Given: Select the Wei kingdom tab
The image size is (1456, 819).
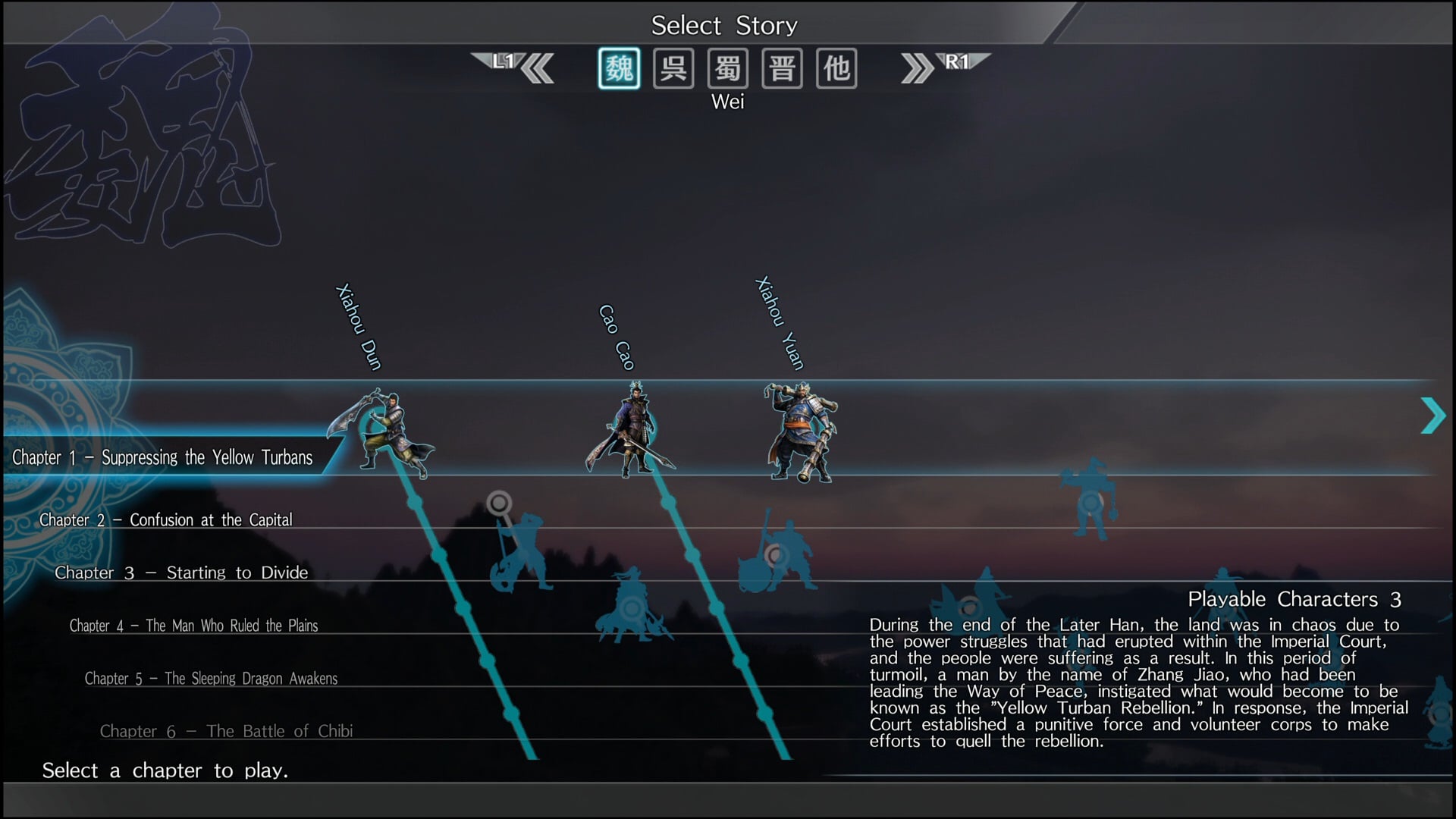Looking at the screenshot, I should 619,69.
